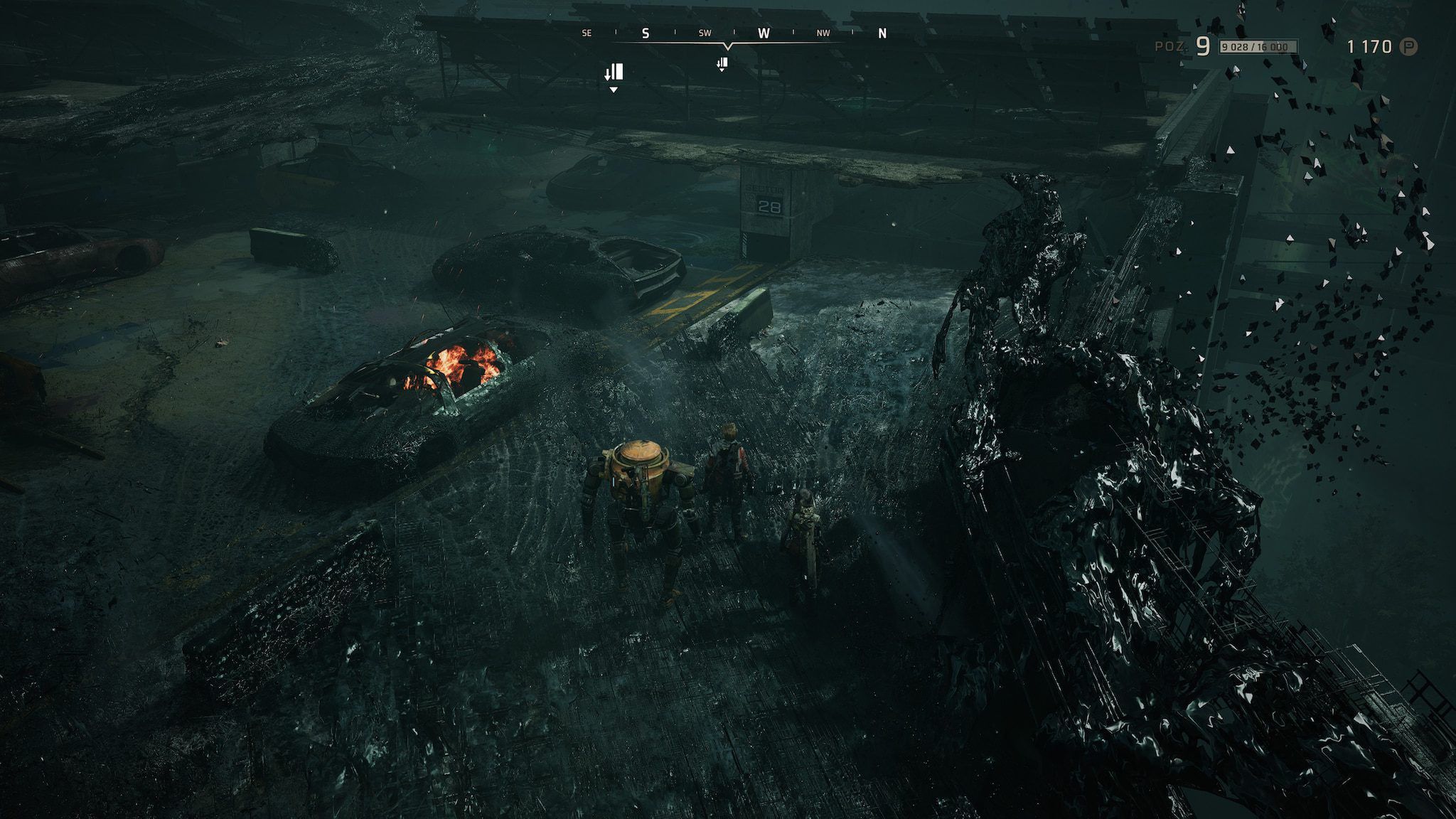
Task: Select the small objective marker near SW
Action: (x=722, y=65)
